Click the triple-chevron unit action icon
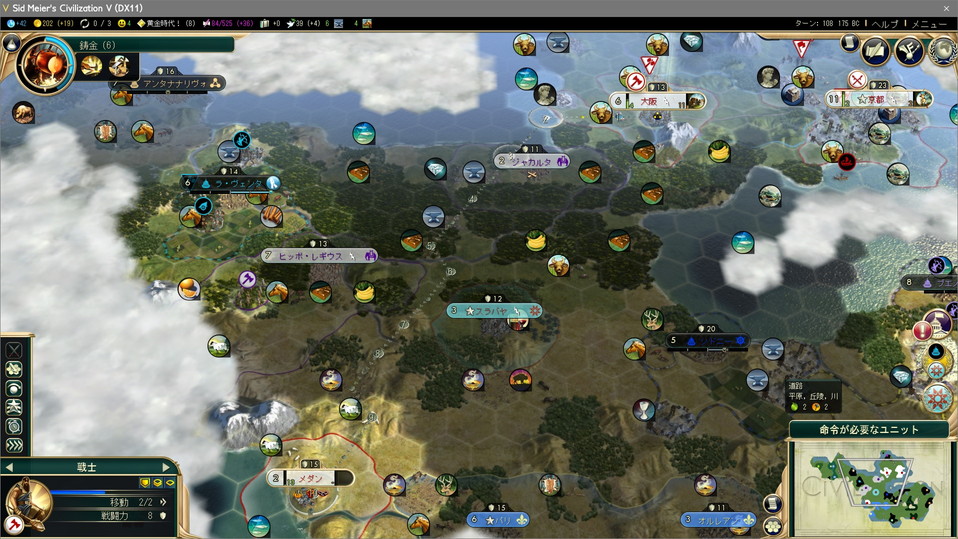The width and height of the screenshot is (958, 539). coord(14,445)
